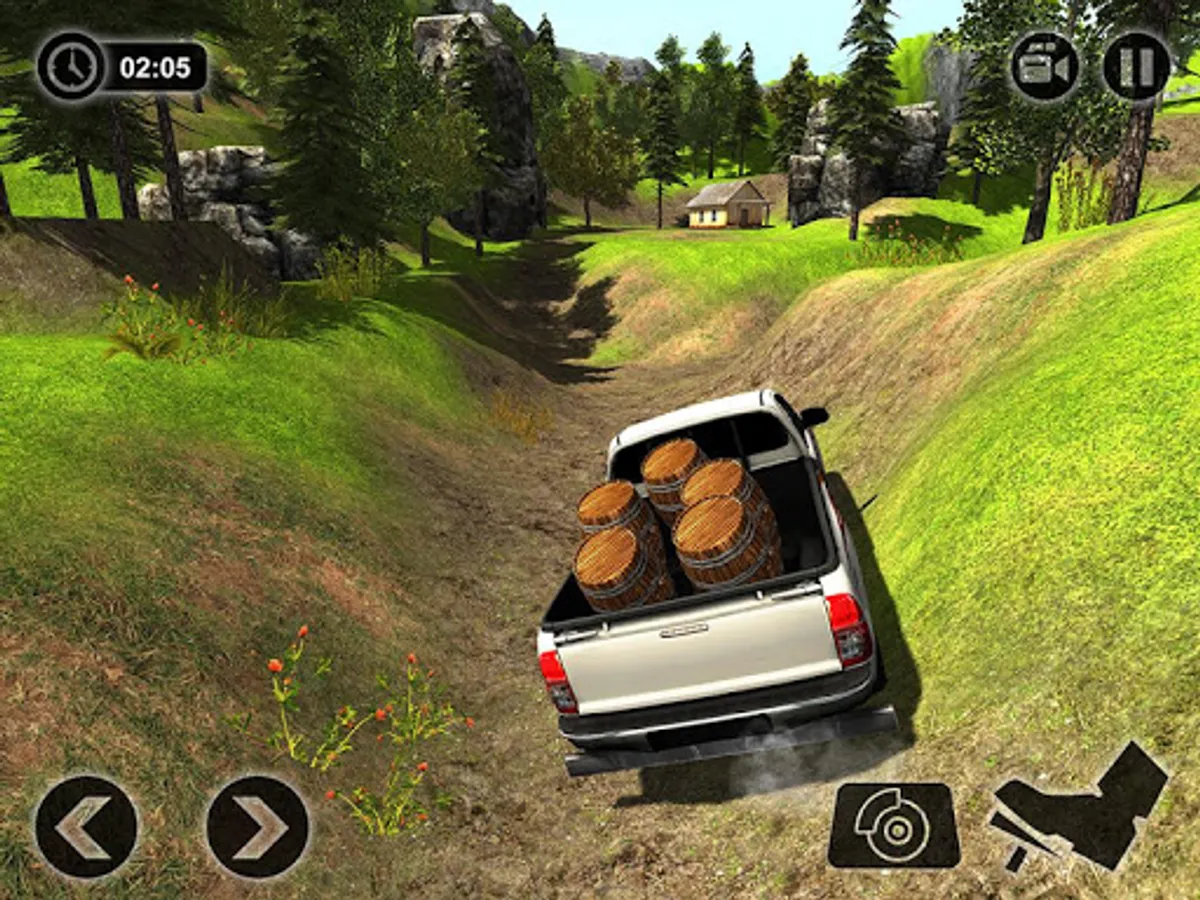Apply the brake disc pedal
The height and width of the screenshot is (900, 1200).
tap(894, 825)
